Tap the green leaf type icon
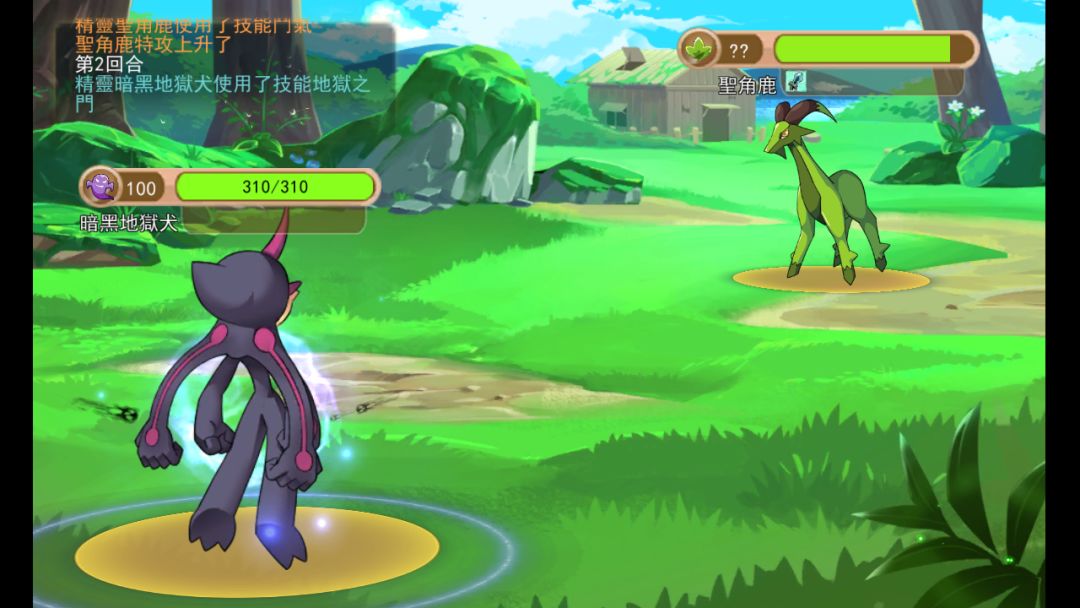The width and height of the screenshot is (1080, 608). click(x=699, y=49)
